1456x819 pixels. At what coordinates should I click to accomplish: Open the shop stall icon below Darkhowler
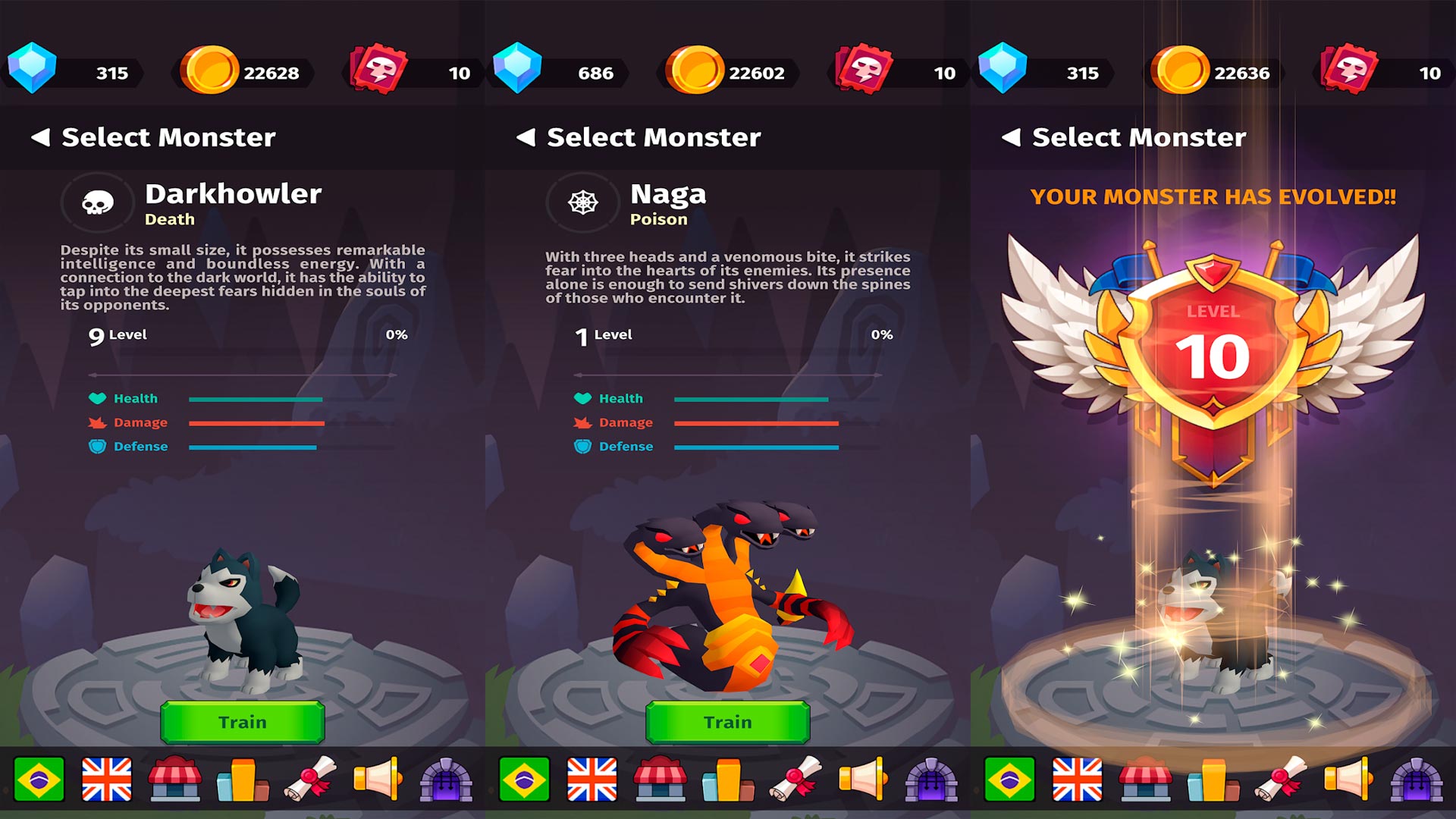point(174,779)
